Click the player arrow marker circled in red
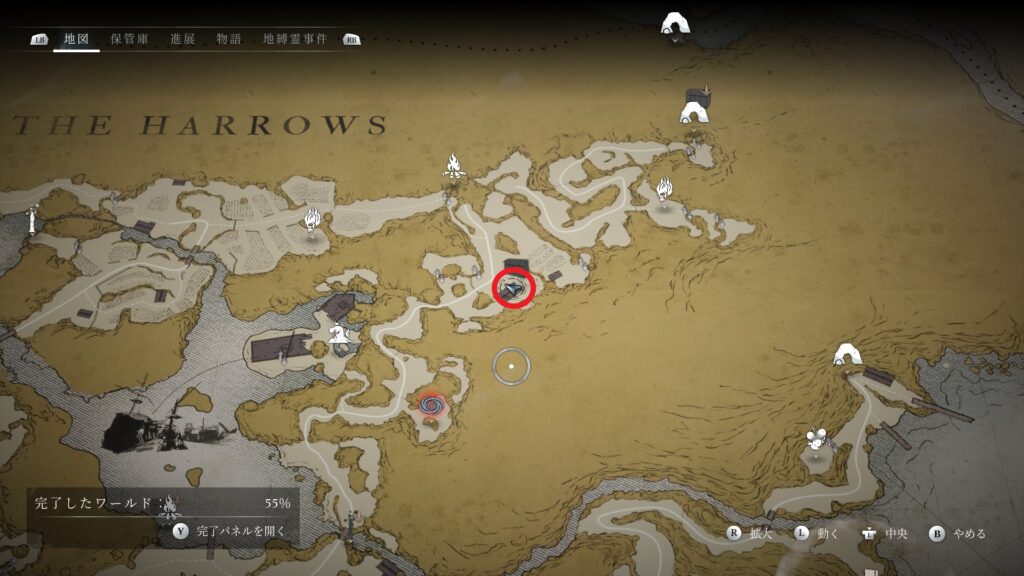Image resolution: width=1024 pixels, height=576 pixels. 515,289
